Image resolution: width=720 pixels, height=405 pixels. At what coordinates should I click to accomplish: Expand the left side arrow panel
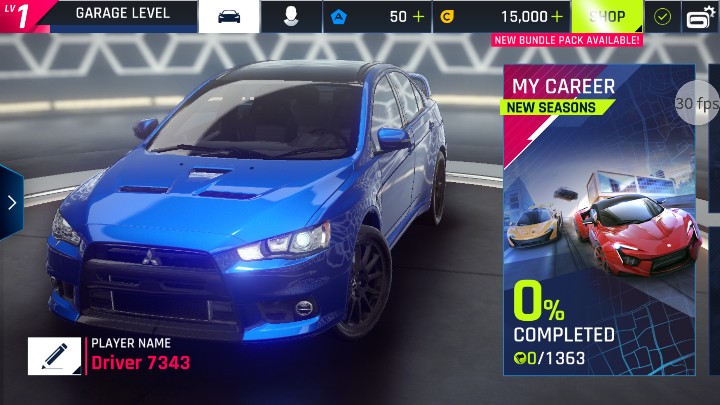(11, 203)
